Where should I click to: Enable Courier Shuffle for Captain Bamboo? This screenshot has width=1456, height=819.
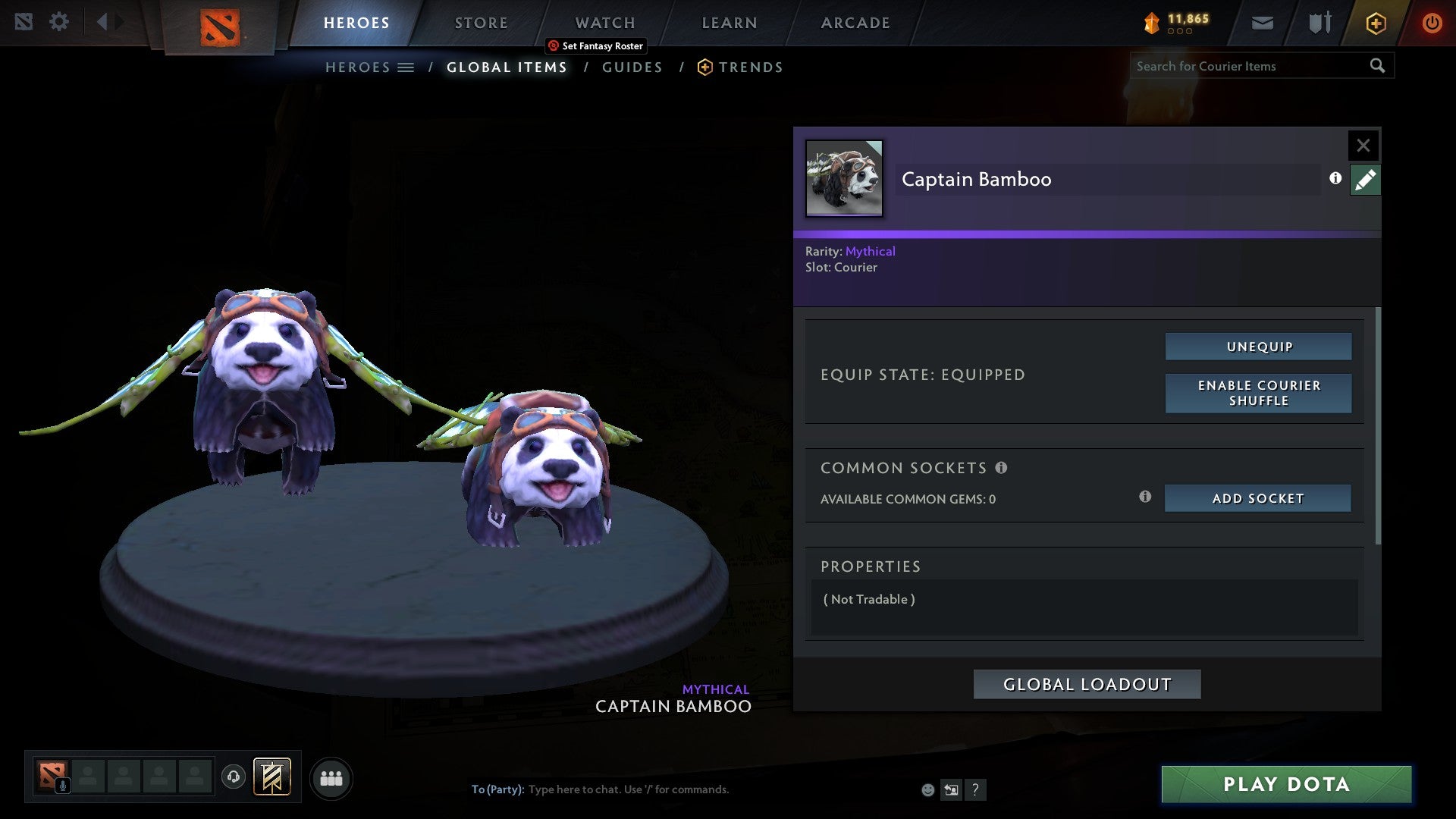tap(1258, 394)
